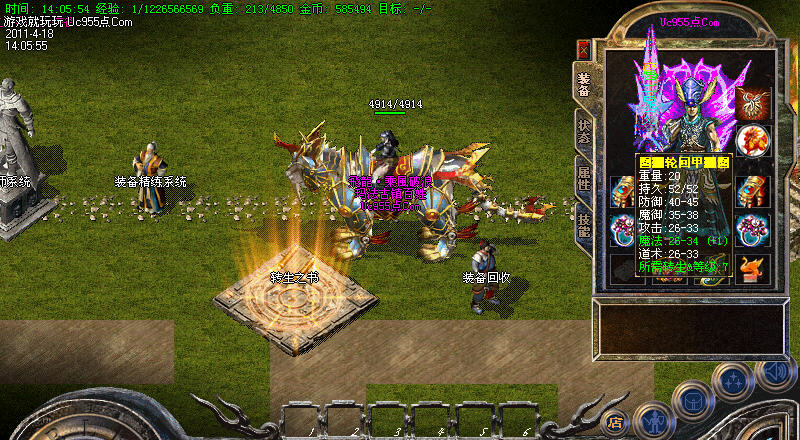Image resolution: width=800 pixels, height=440 pixels.
Task: Activate the sparkling stars round button
Action: (x=733, y=379)
